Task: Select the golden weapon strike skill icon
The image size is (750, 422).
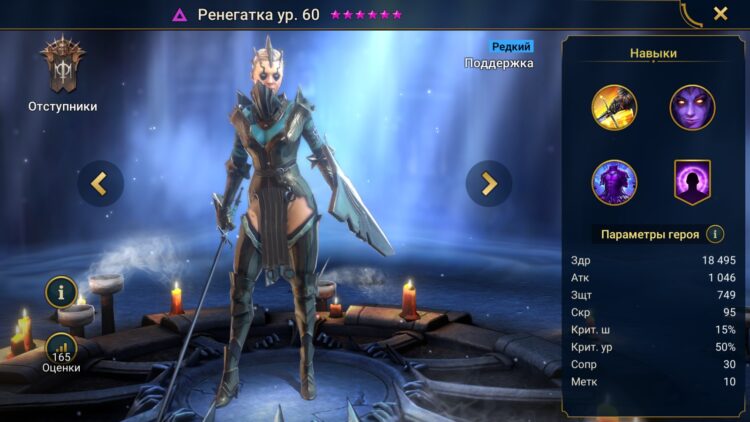Action: click(614, 108)
